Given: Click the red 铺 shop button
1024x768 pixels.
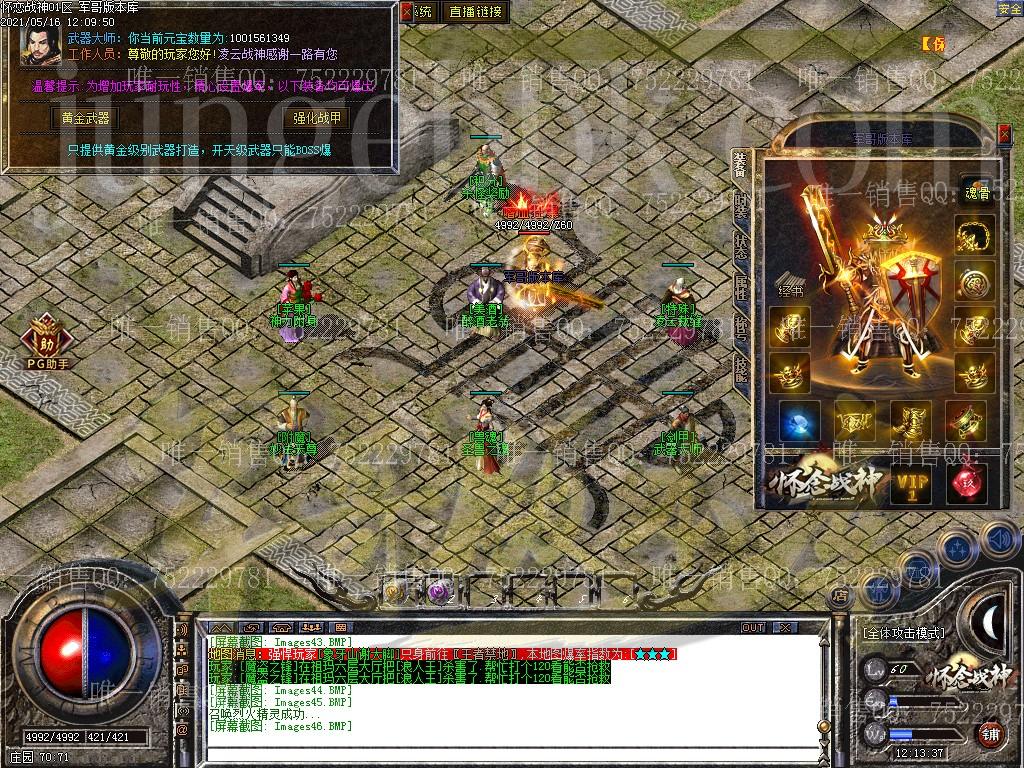Looking at the screenshot, I should 990,733.
